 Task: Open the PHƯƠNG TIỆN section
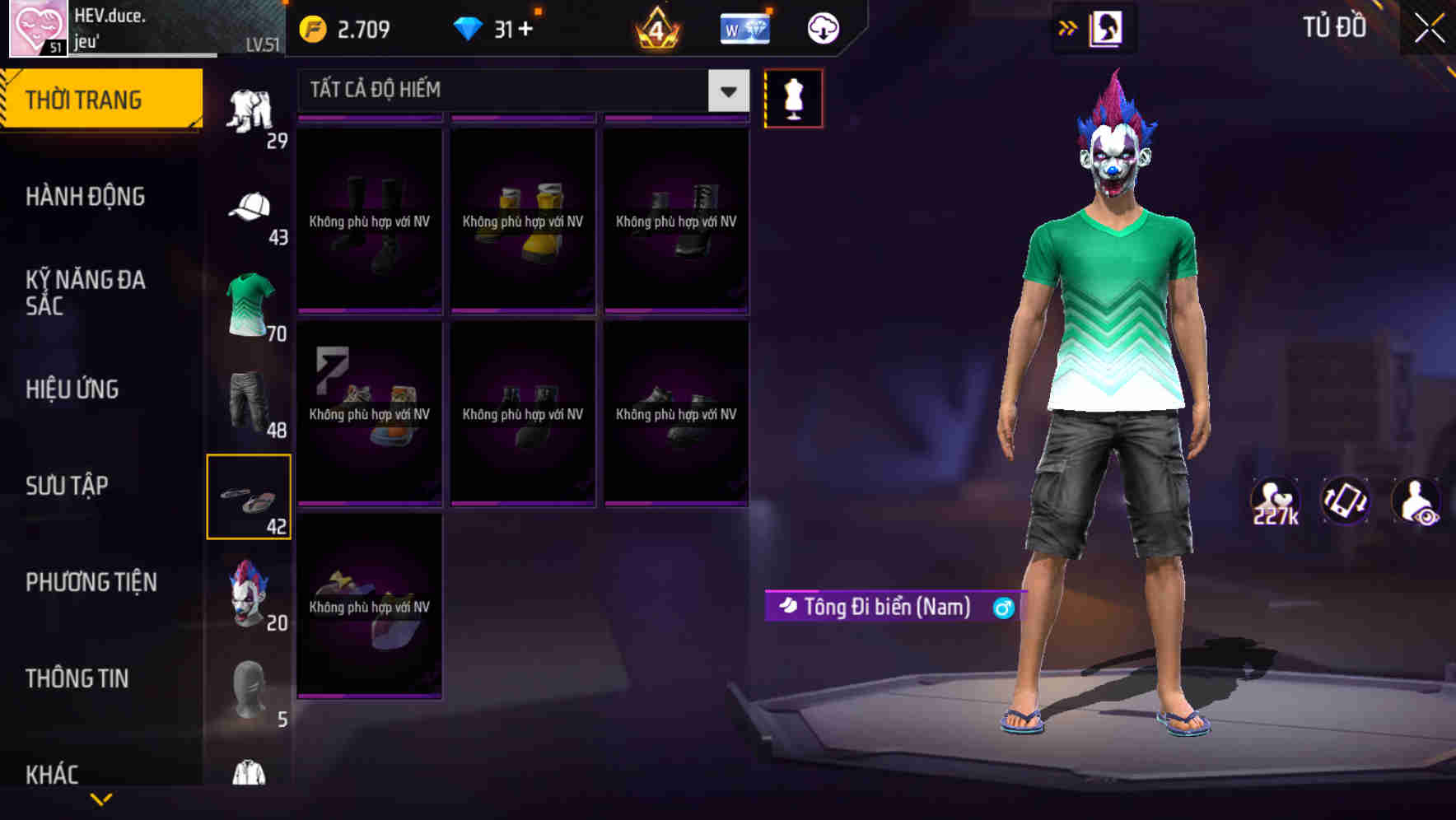91,582
